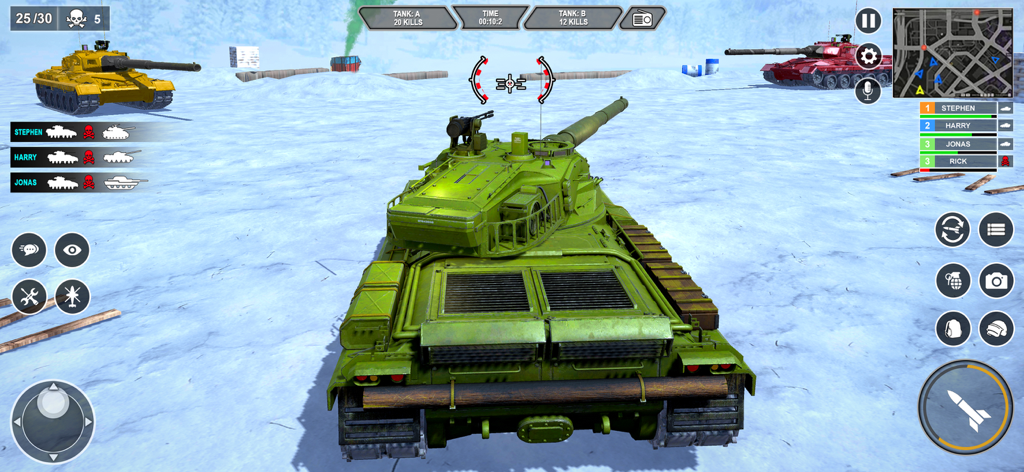Repair tank with wrench icon
The width and height of the screenshot is (1024, 472).
[x=29, y=296]
